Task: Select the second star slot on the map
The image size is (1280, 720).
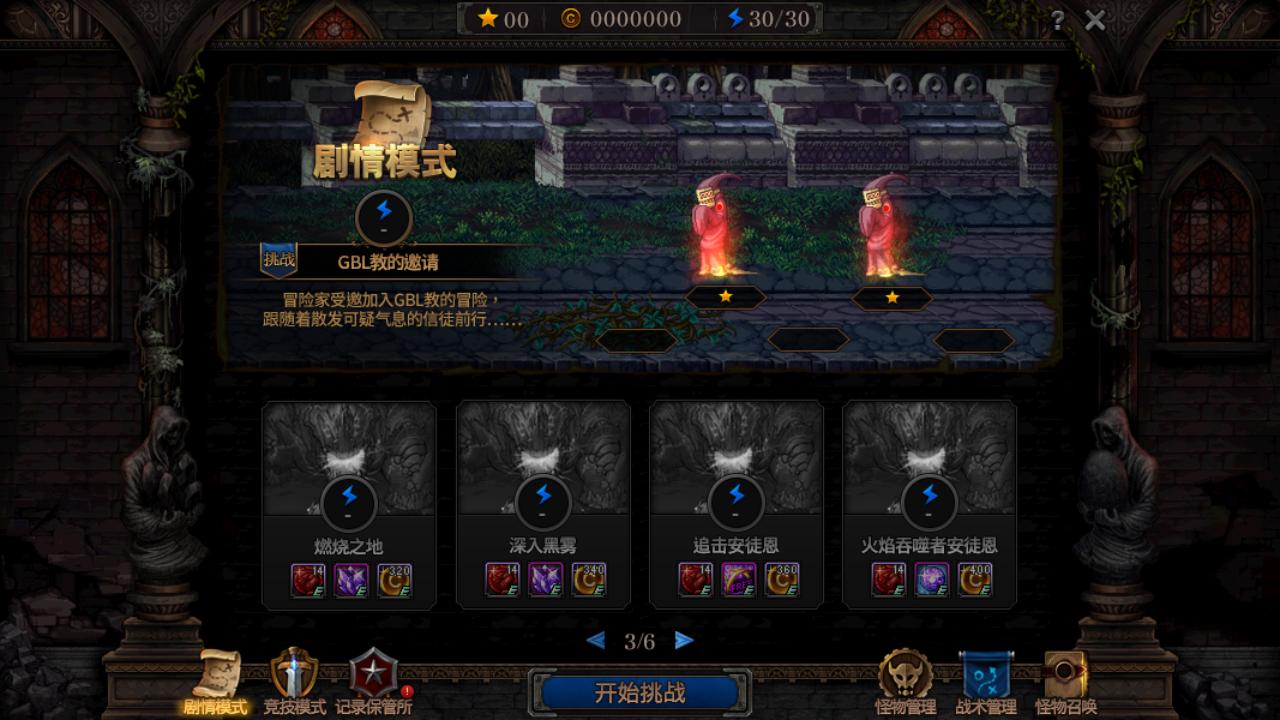Action: pyautogui.click(x=890, y=297)
